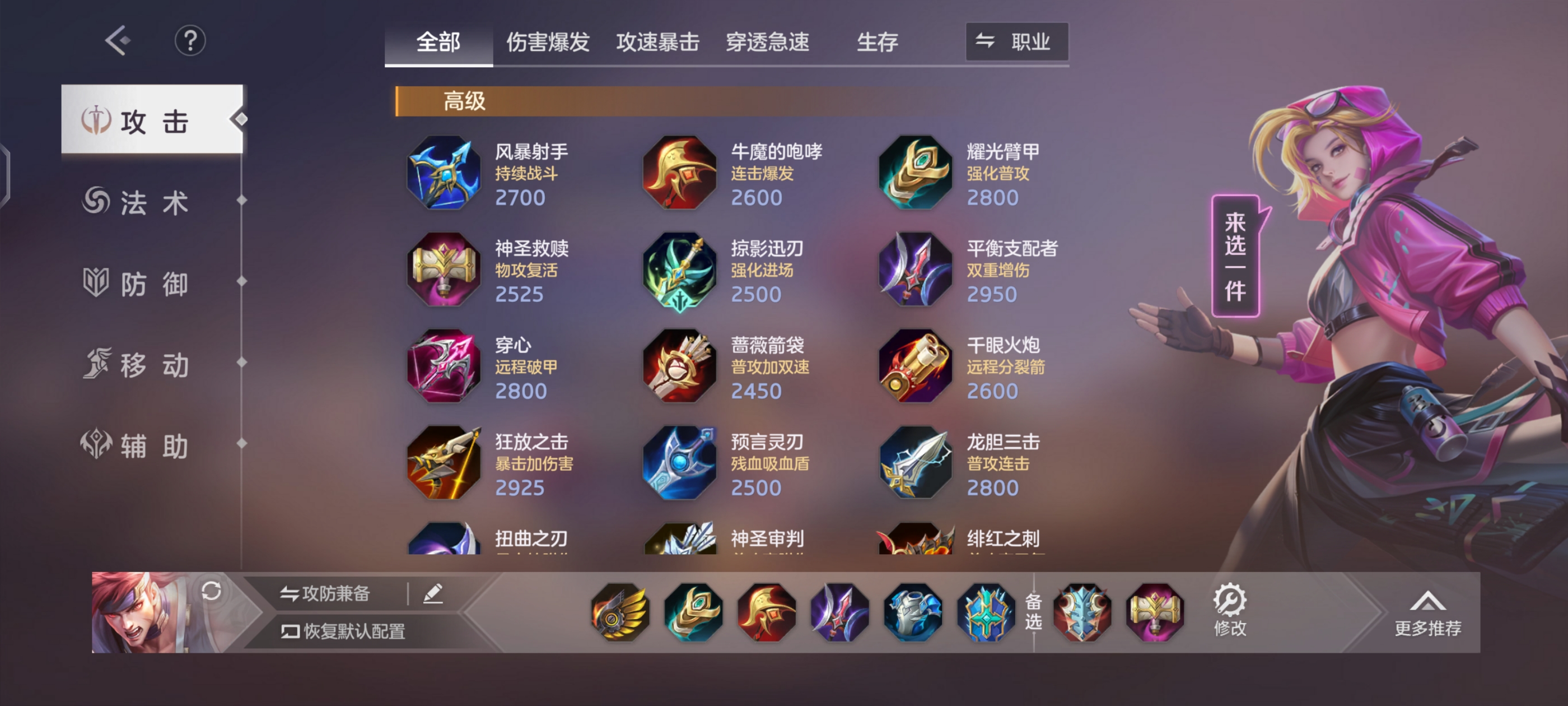This screenshot has height=706, width=1568.
Task: Open the help question mark
Action: click(x=190, y=40)
